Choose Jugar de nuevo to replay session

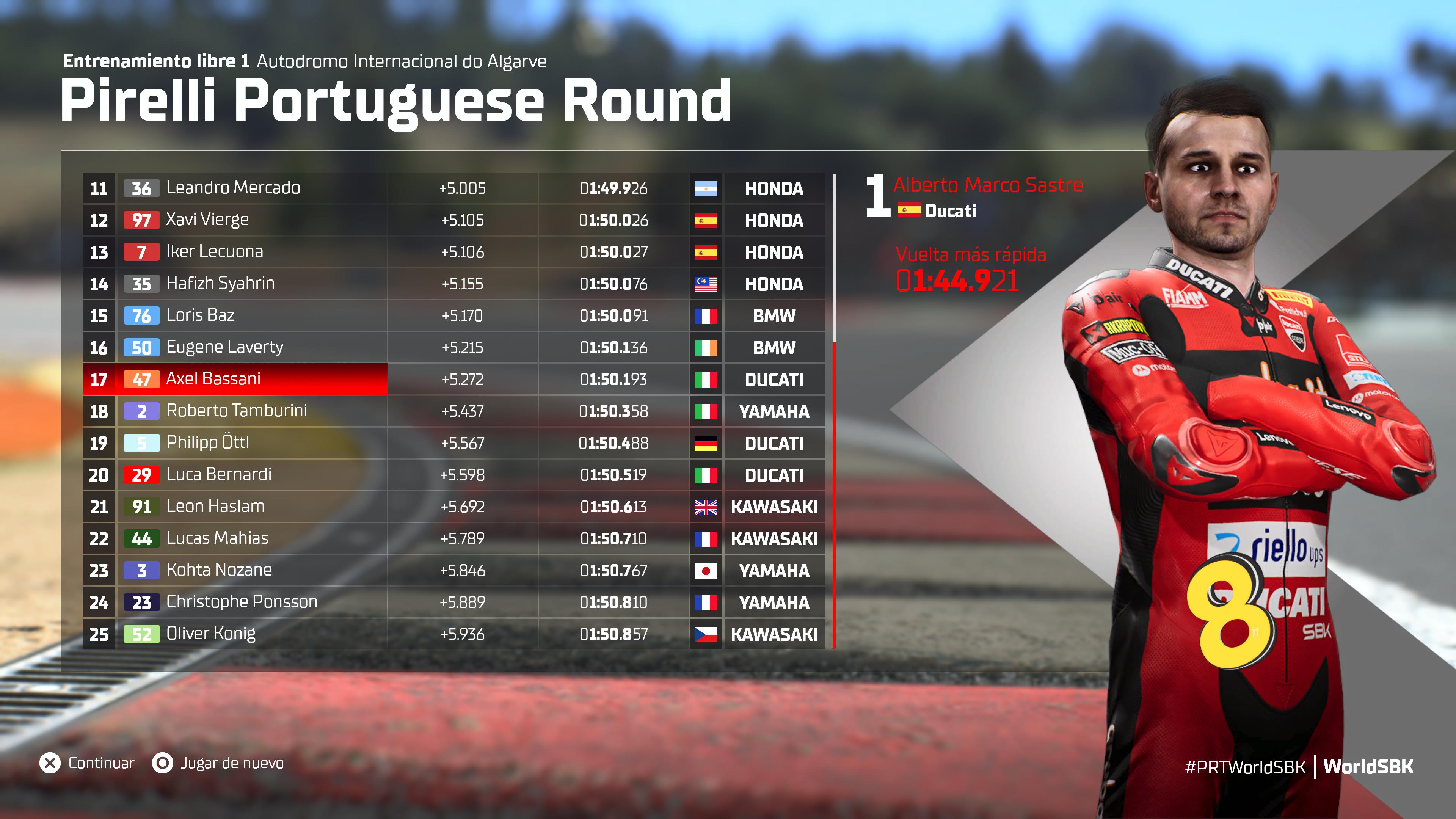[x=219, y=763]
